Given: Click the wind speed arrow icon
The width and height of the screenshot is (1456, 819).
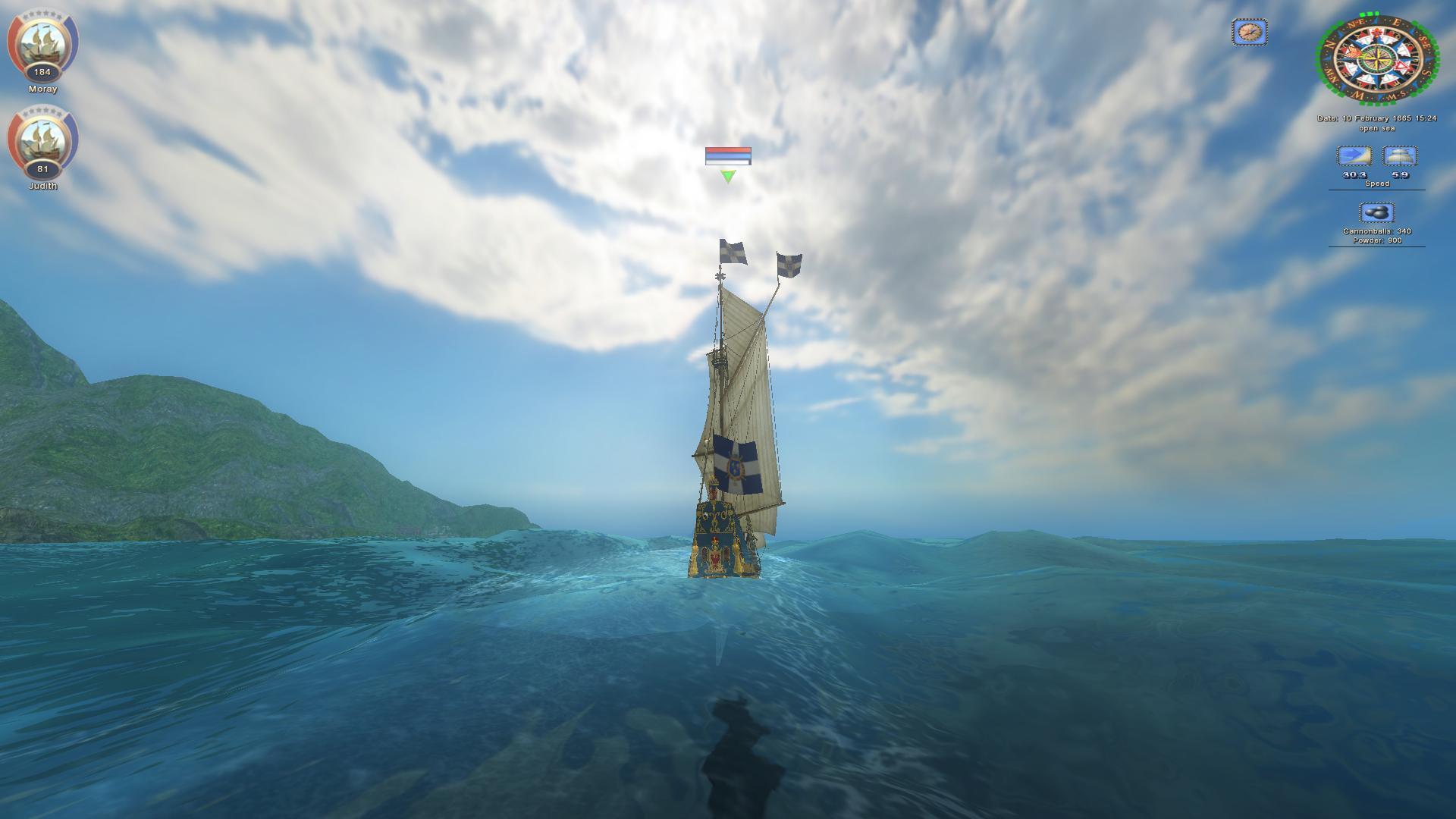Looking at the screenshot, I should pos(1354,156).
